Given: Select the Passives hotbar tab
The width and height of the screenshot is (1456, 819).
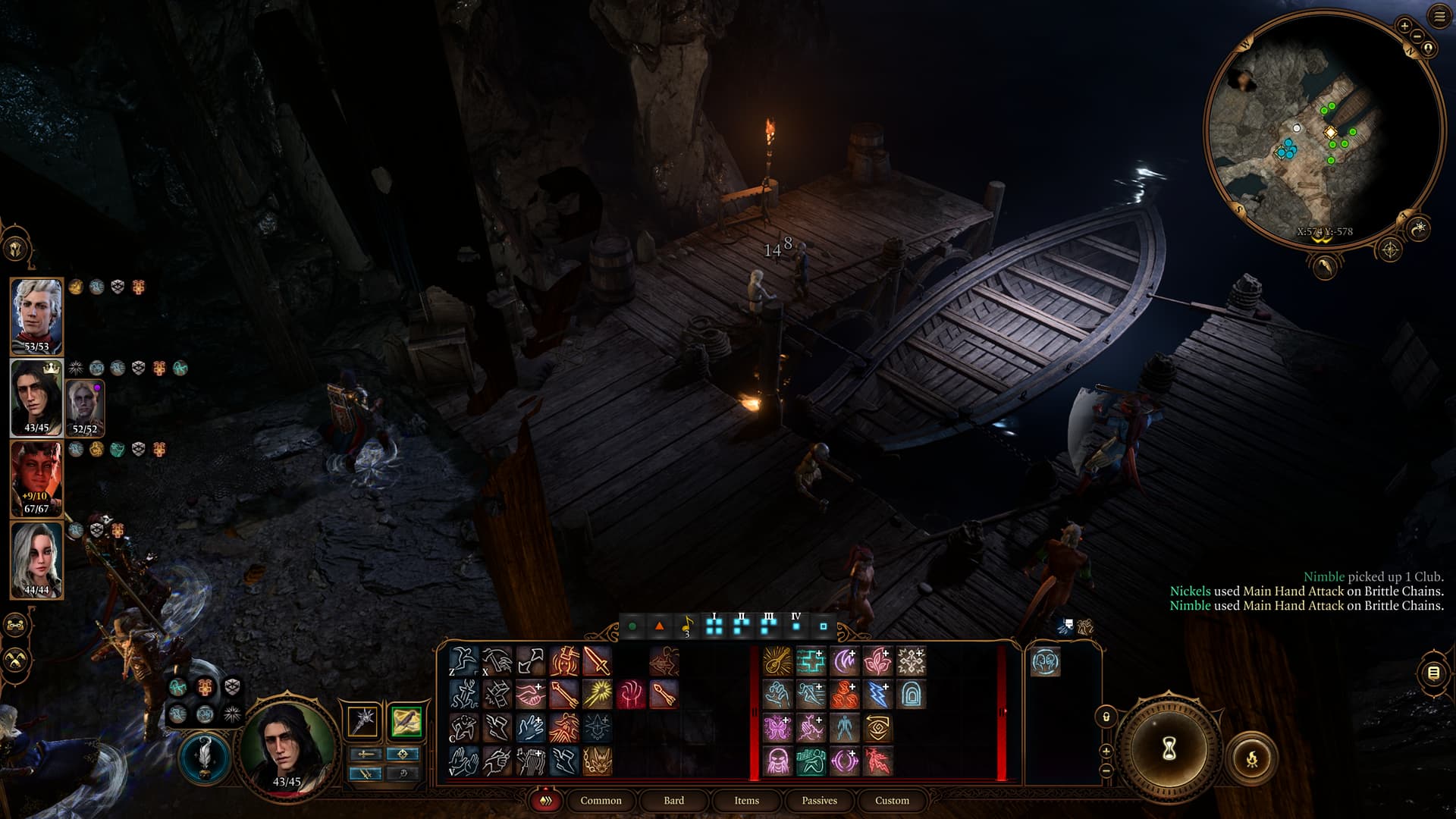Looking at the screenshot, I should click(819, 800).
